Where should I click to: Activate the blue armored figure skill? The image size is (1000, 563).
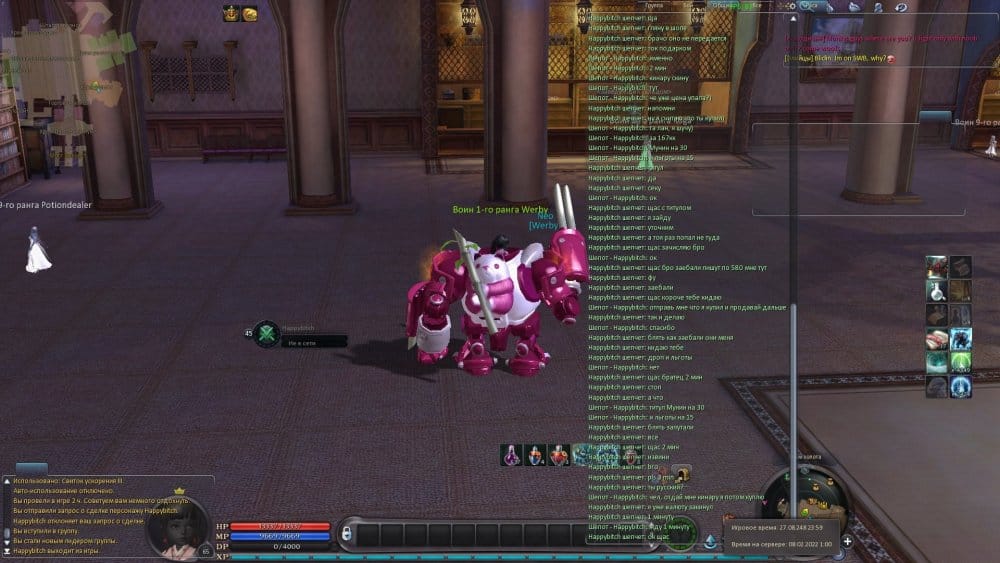point(960,340)
